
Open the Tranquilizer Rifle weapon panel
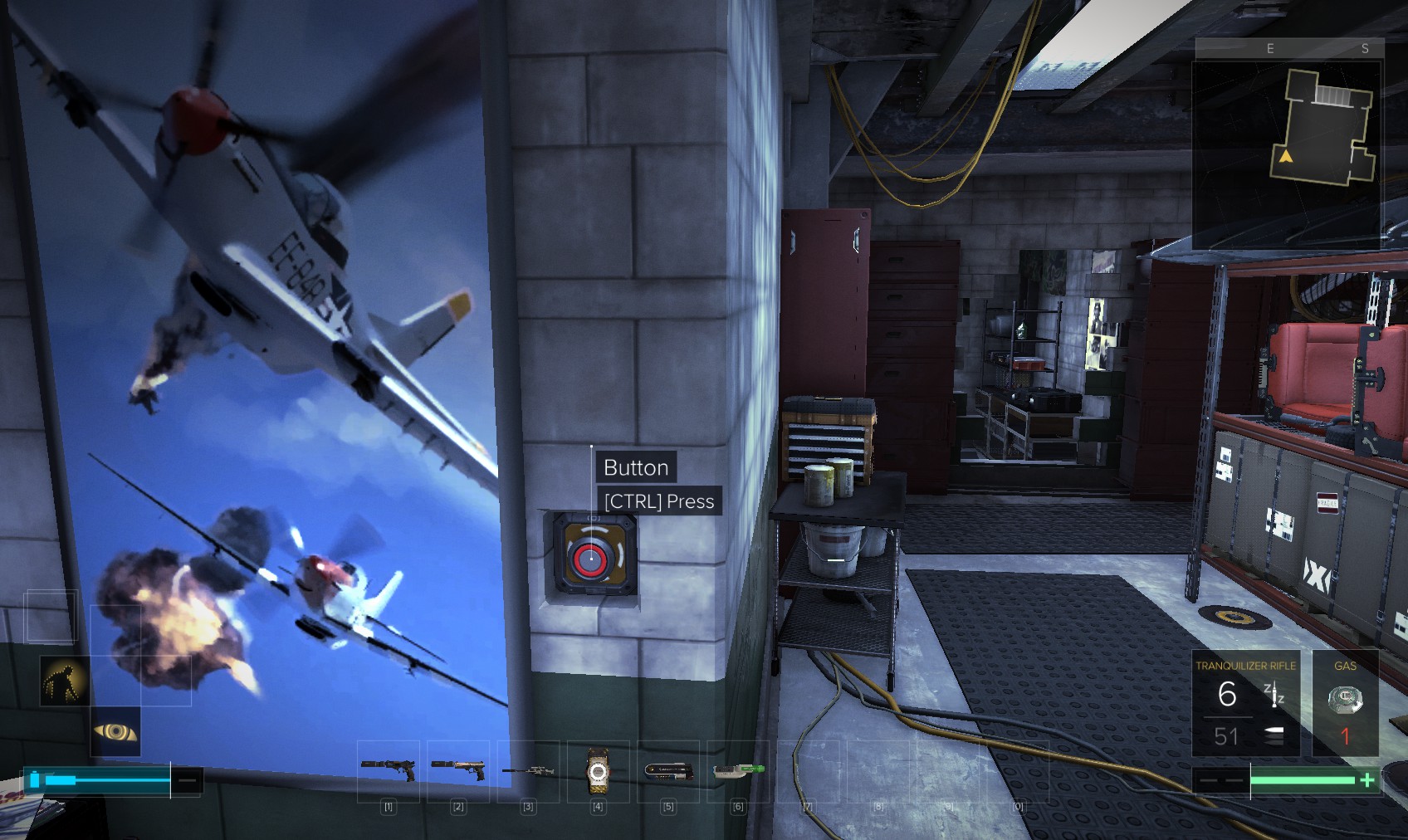point(1245,702)
